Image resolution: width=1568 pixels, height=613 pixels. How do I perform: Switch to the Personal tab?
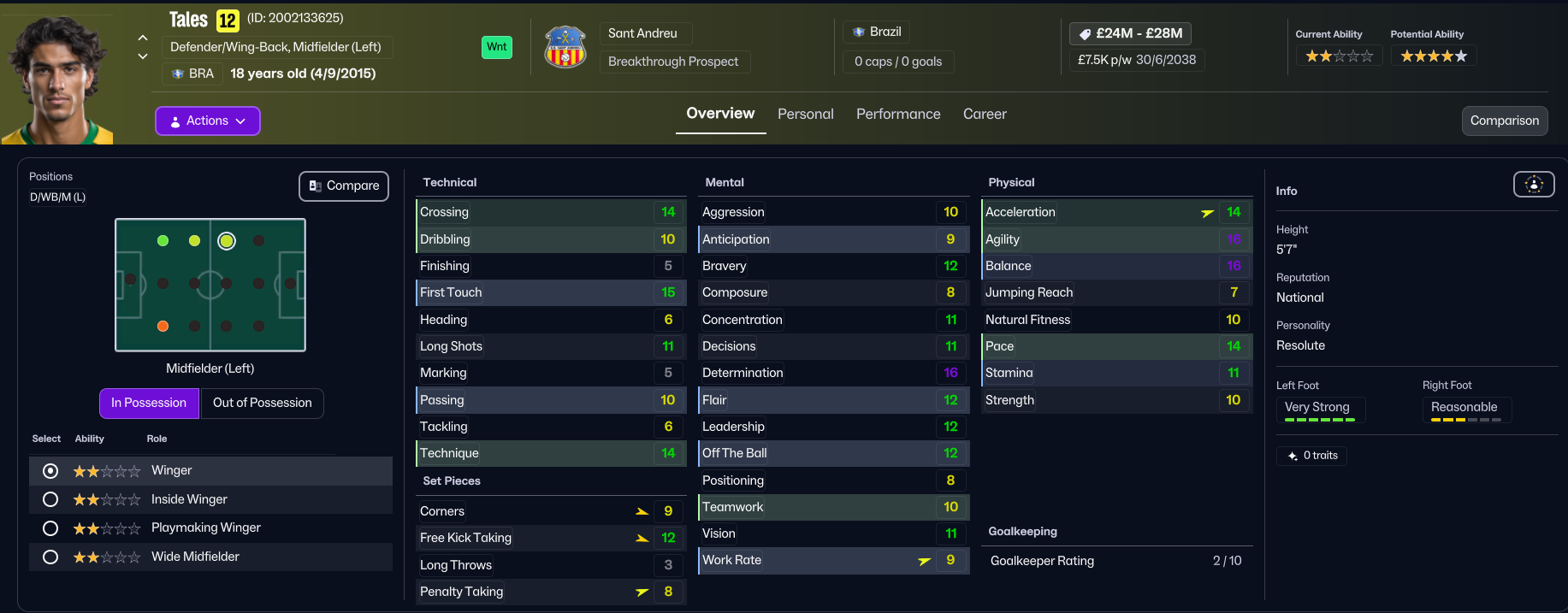805,115
